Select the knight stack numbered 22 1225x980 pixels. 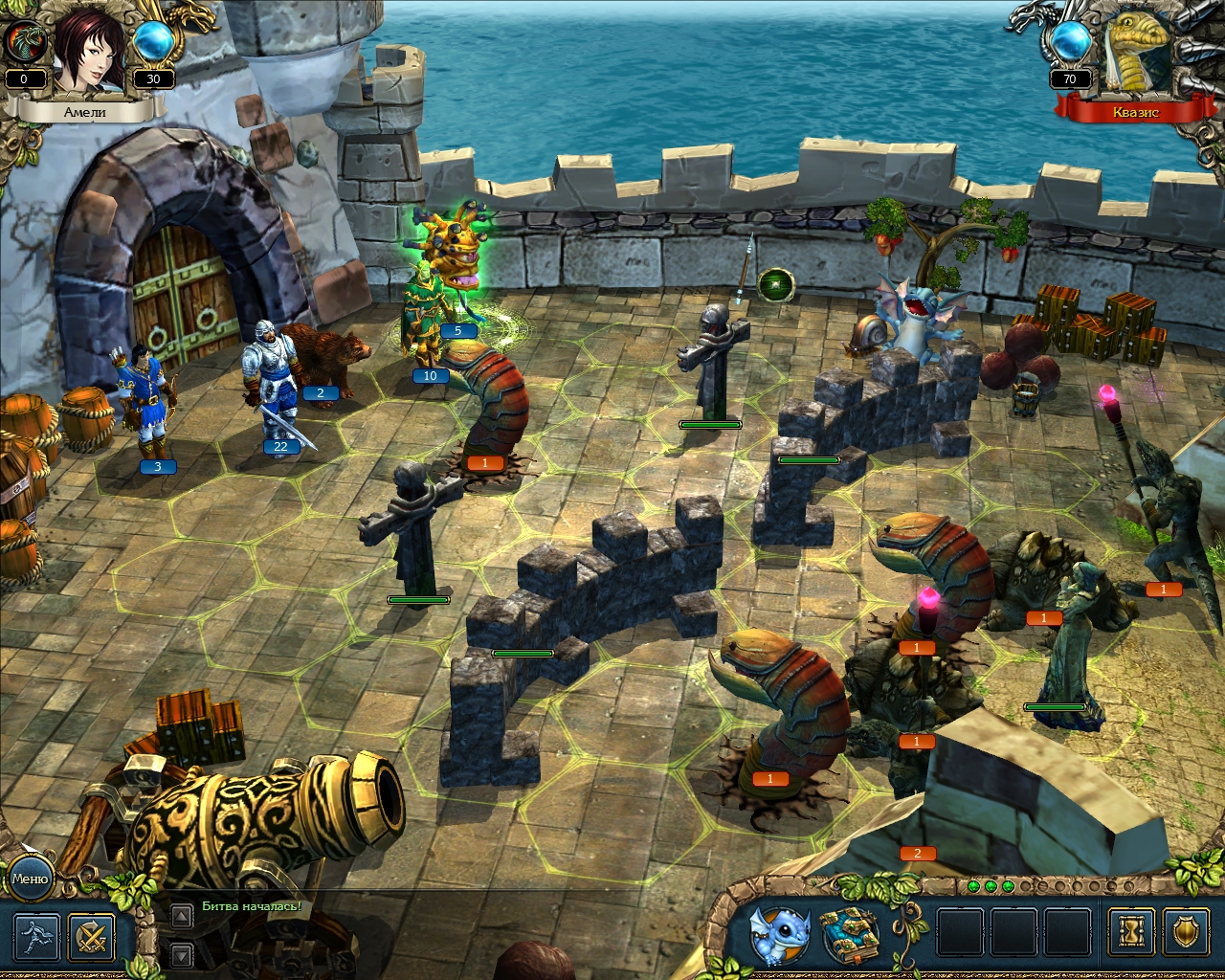[x=271, y=383]
